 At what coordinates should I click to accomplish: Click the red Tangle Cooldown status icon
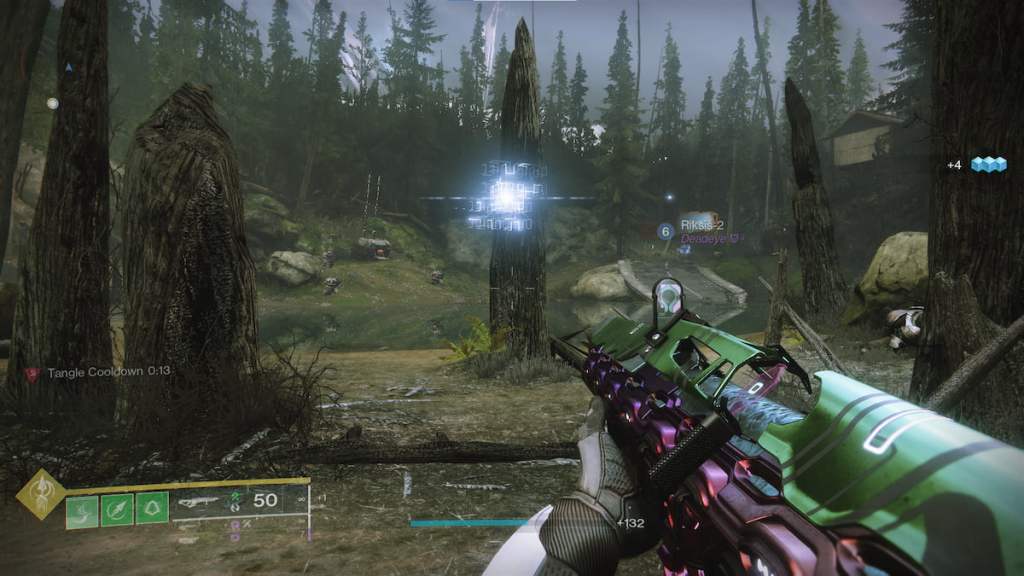pyautogui.click(x=31, y=372)
